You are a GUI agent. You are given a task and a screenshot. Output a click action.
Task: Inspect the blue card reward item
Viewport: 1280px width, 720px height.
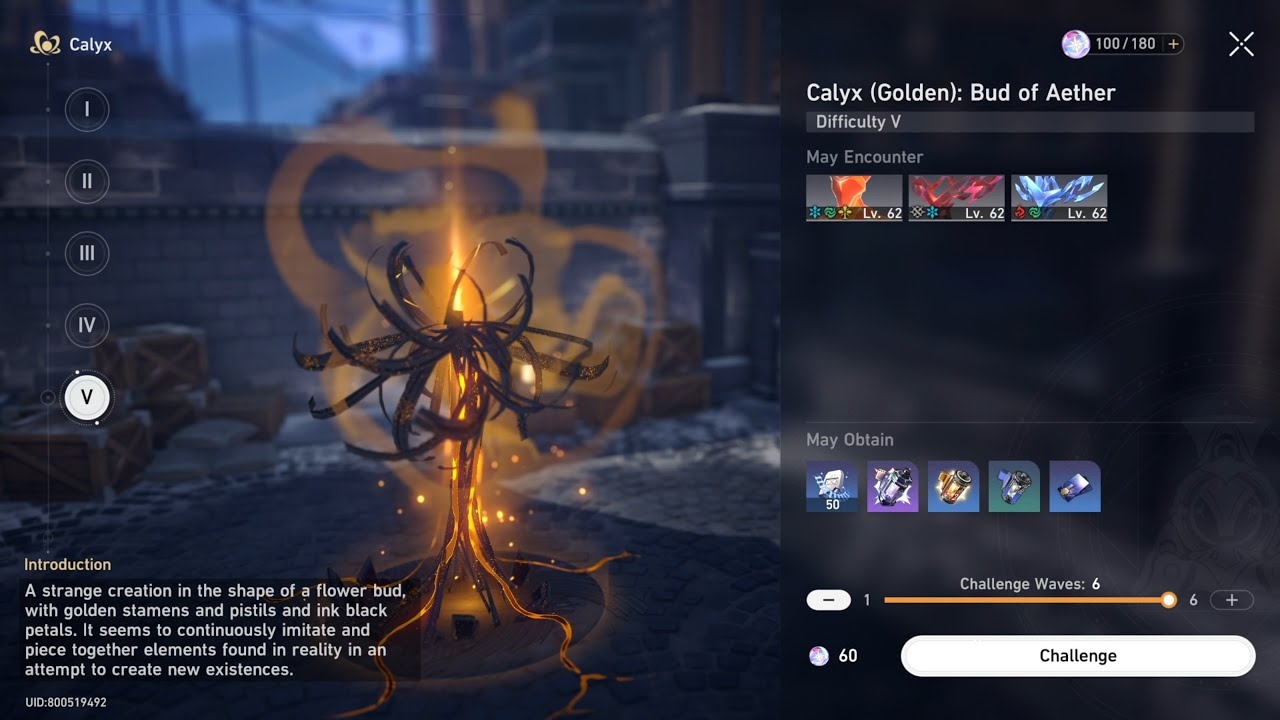tap(1075, 487)
